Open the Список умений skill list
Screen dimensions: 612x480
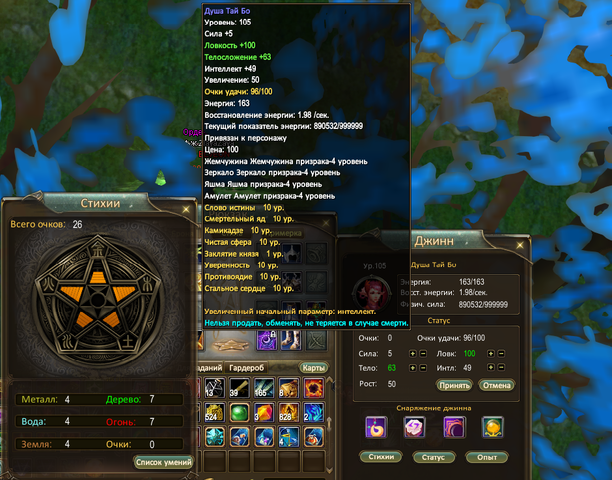[x=162, y=462]
